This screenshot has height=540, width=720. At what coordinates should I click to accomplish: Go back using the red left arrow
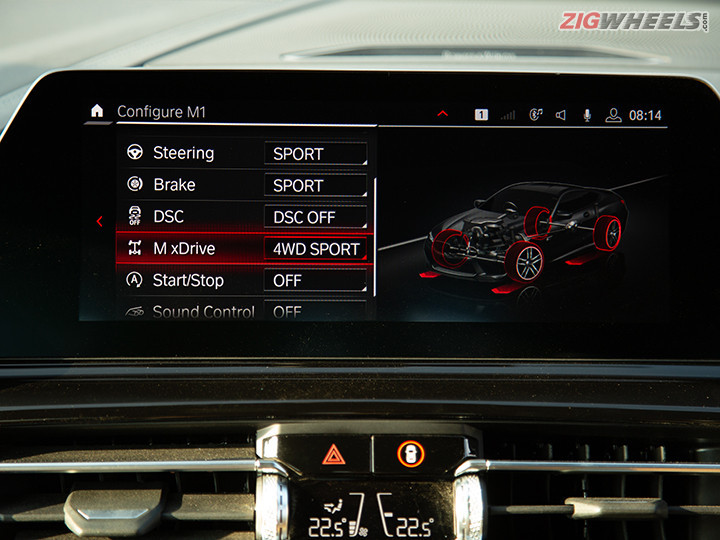99,221
